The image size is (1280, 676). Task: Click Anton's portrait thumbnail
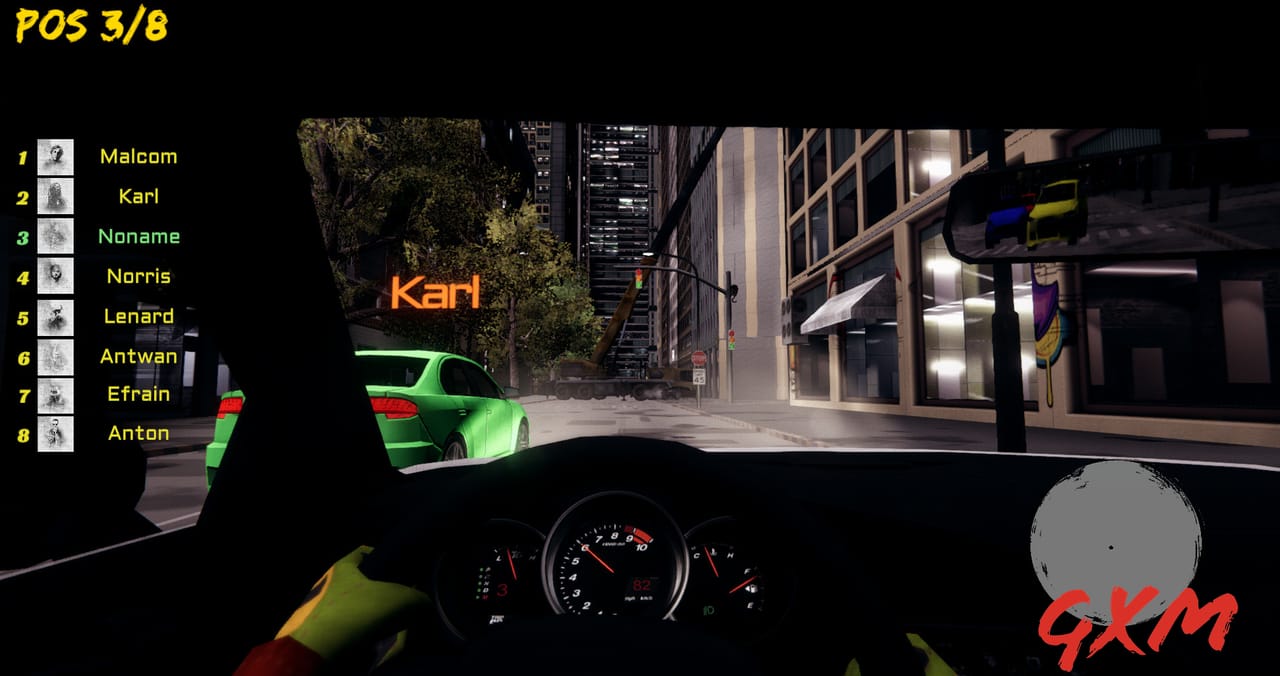tap(56, 434)
